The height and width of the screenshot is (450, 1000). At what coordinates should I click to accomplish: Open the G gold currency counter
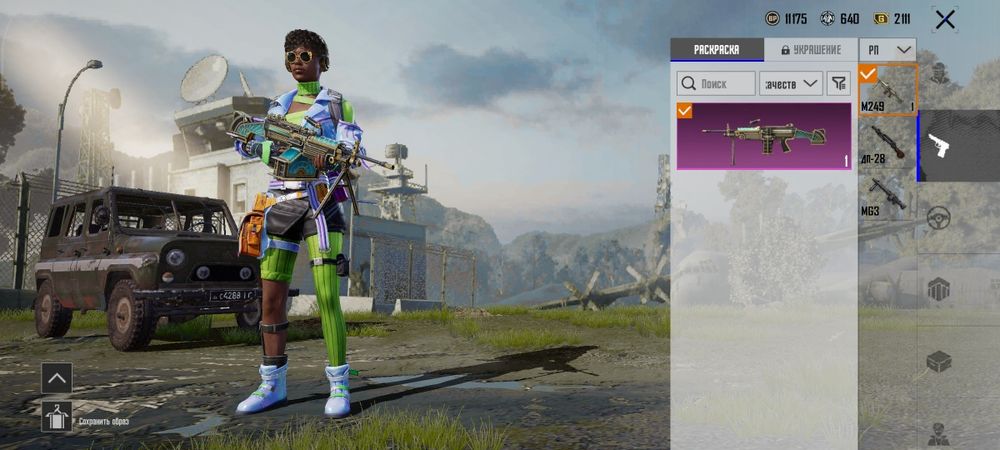[892, 19]
